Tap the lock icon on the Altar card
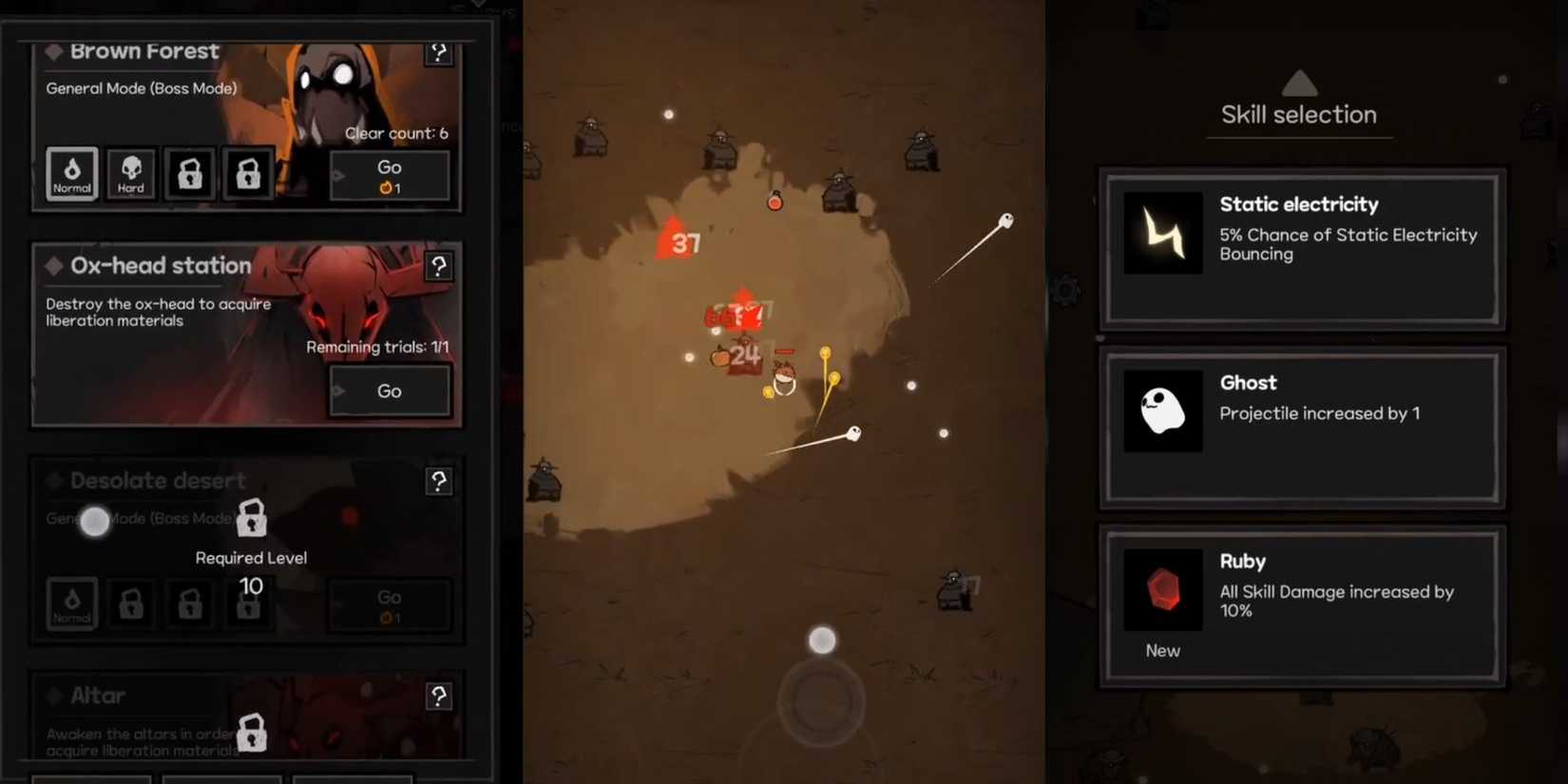Viewport: 1568px width, 784px height. click(250, 734)
